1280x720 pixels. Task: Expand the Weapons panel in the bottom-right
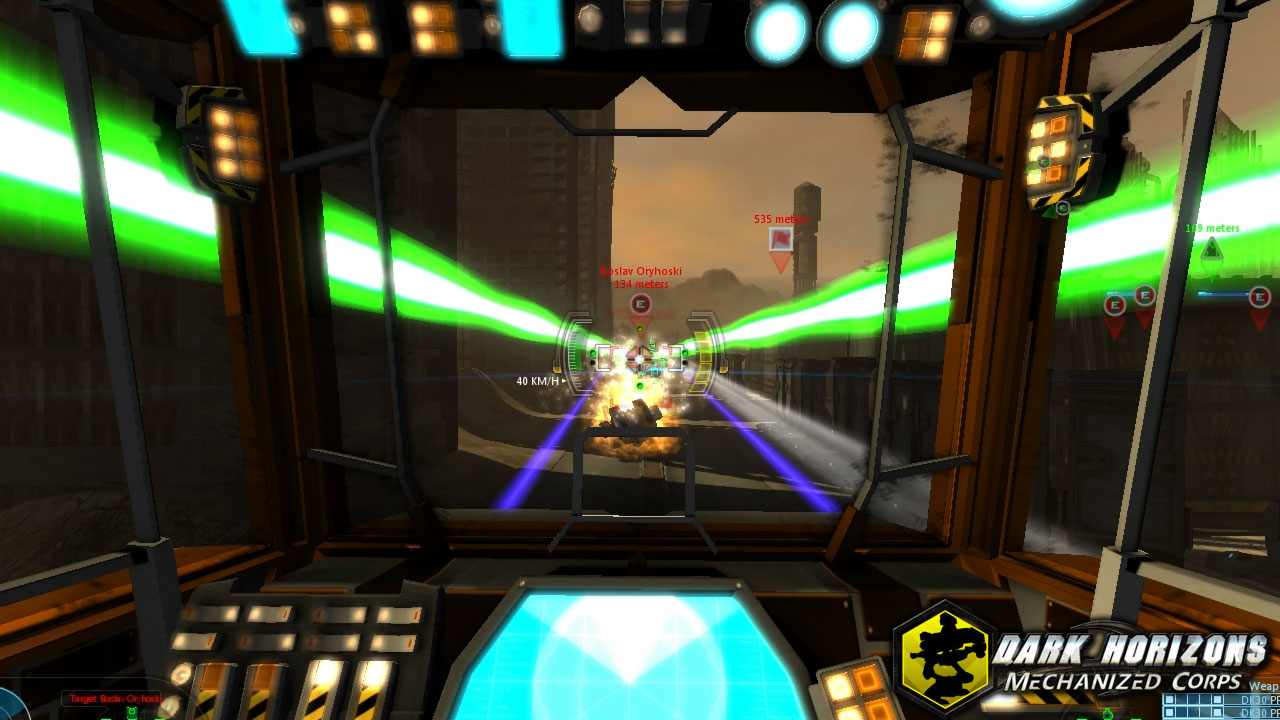[1262, 686]
